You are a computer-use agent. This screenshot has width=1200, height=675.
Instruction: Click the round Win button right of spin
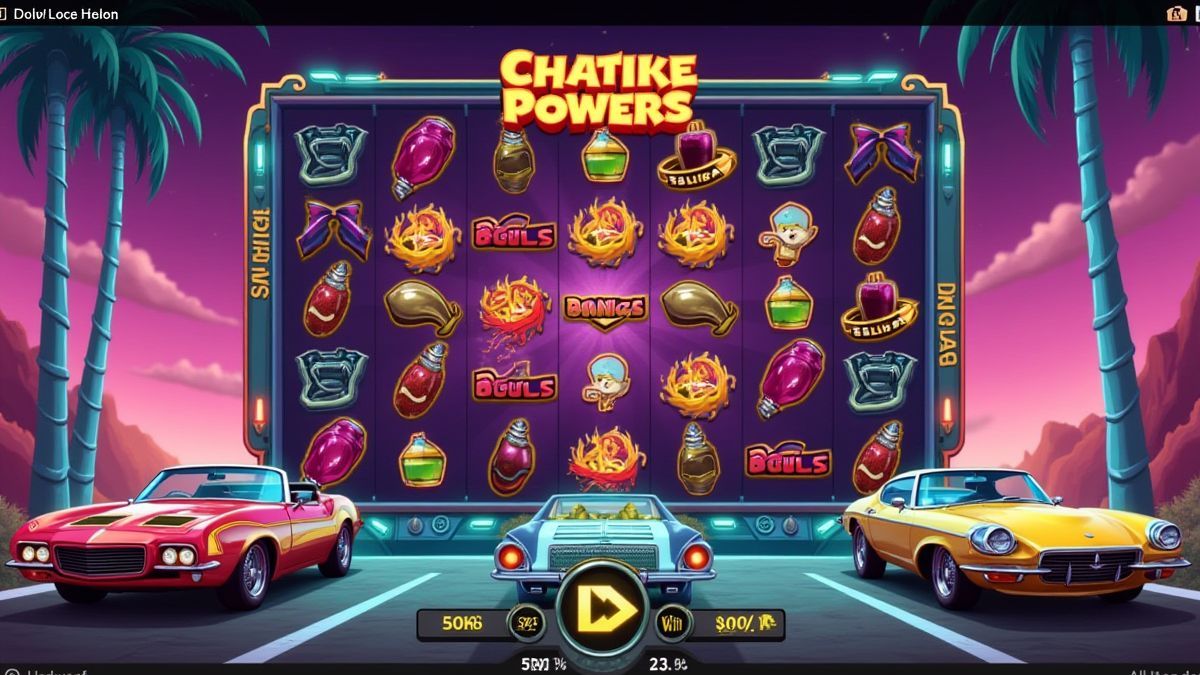pyautogui.click(x=670, y=623)
